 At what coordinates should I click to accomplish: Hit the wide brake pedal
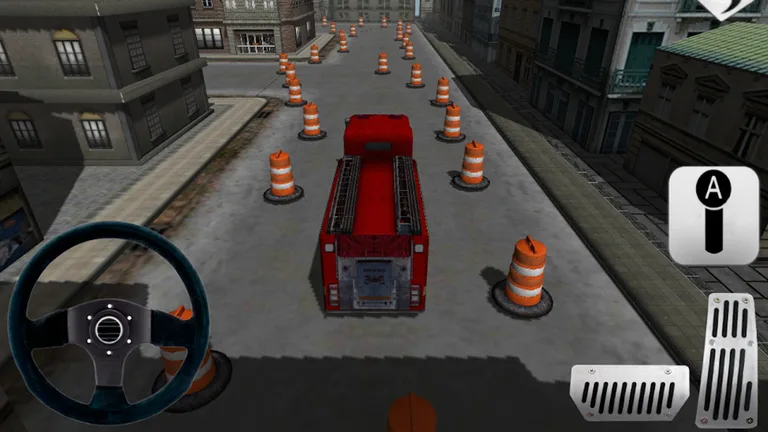(x=629, y=392)
